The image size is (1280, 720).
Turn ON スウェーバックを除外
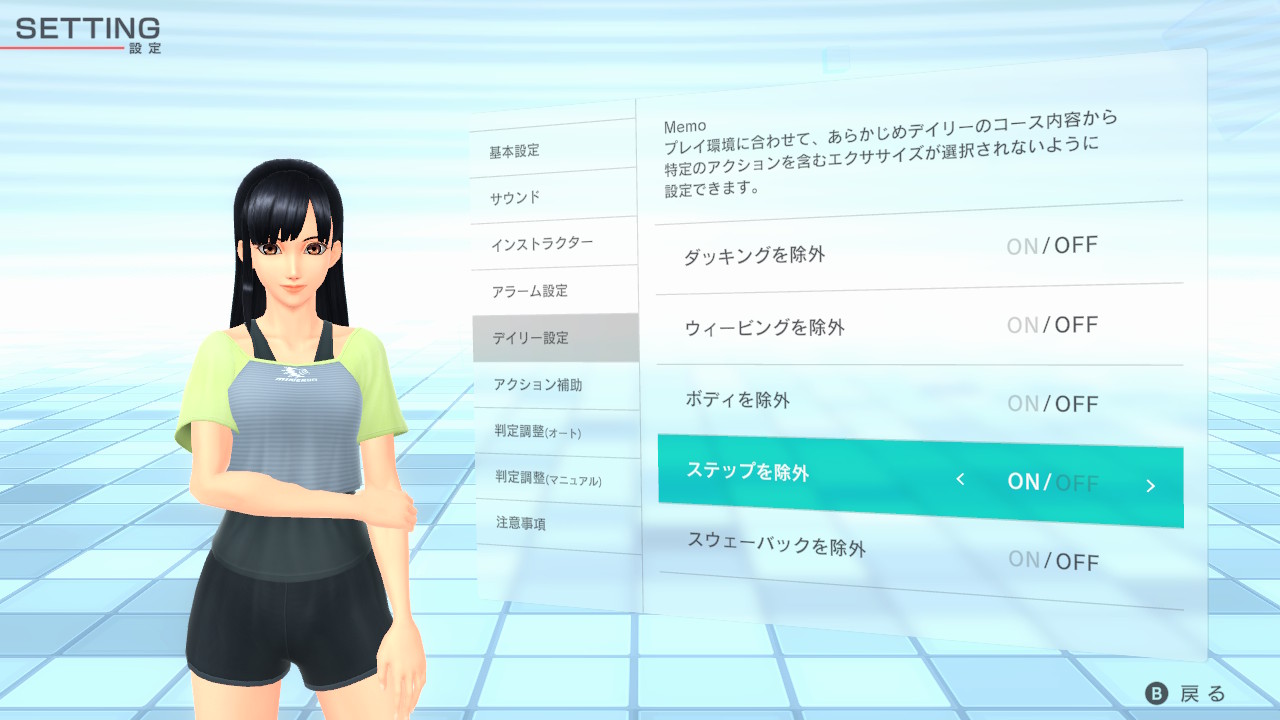(x=1022, y=560)
